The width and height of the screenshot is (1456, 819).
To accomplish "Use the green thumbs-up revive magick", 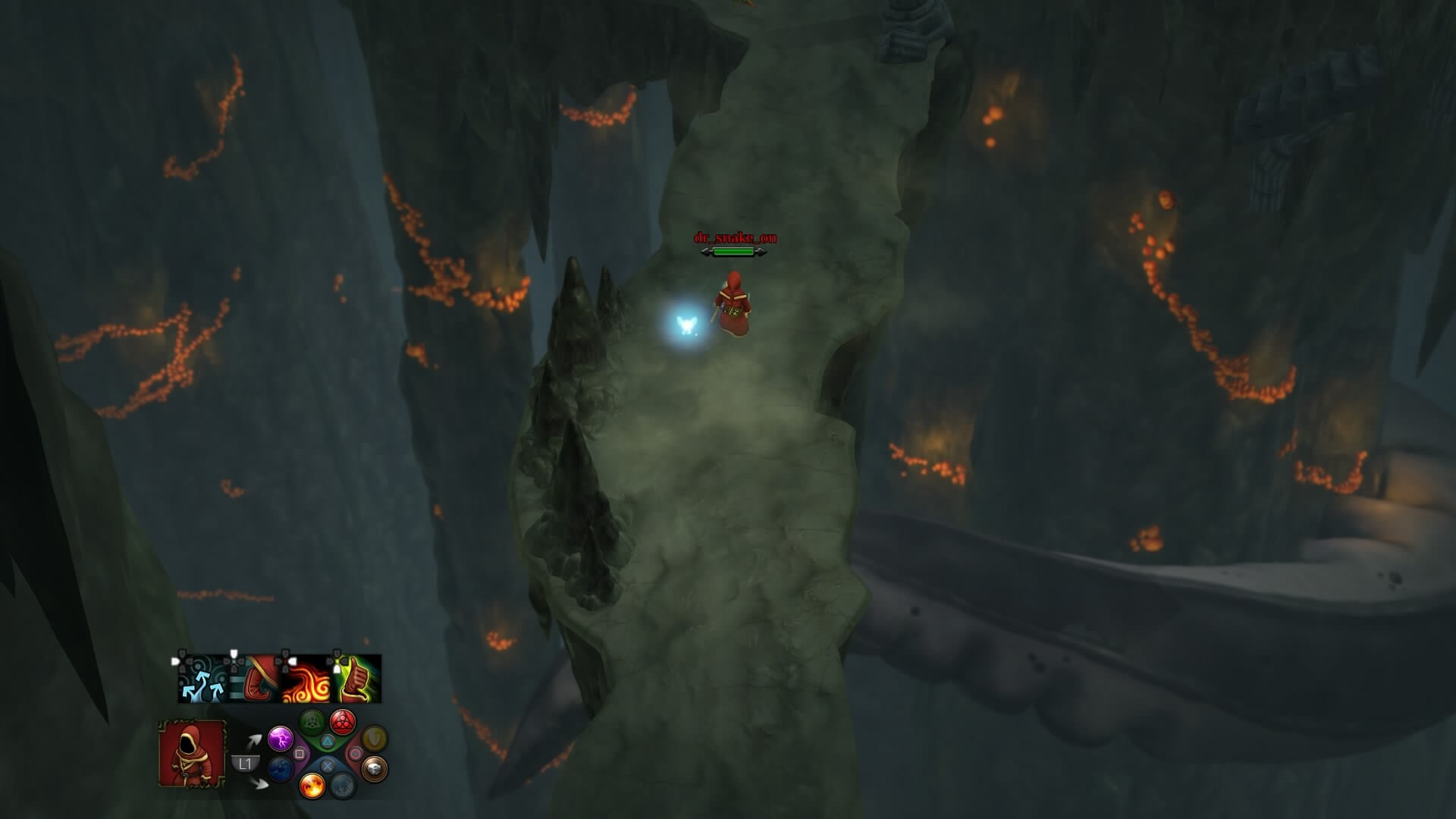I will click(x=357, y=679).
